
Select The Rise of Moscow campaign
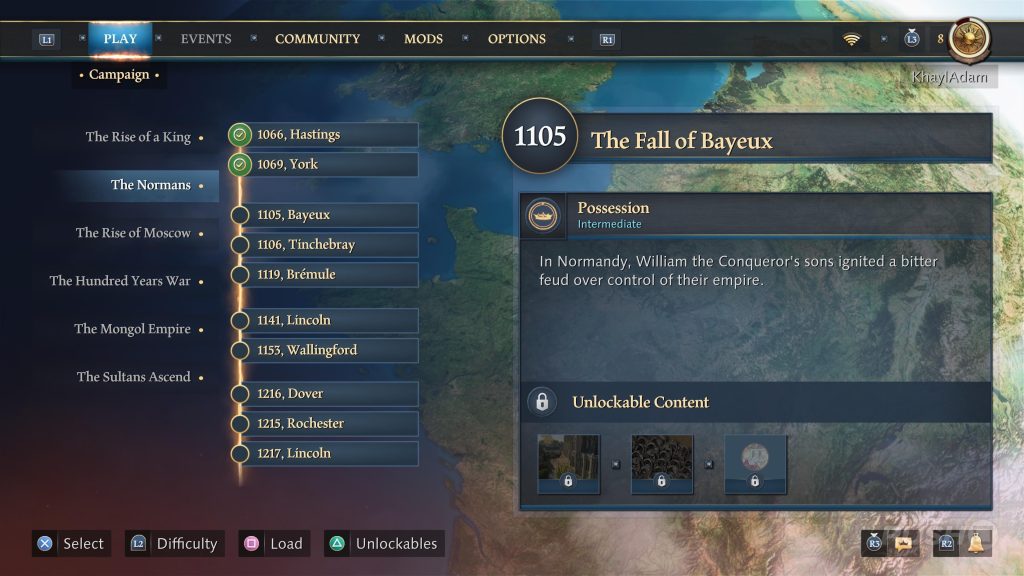click(x=133, y=233)
